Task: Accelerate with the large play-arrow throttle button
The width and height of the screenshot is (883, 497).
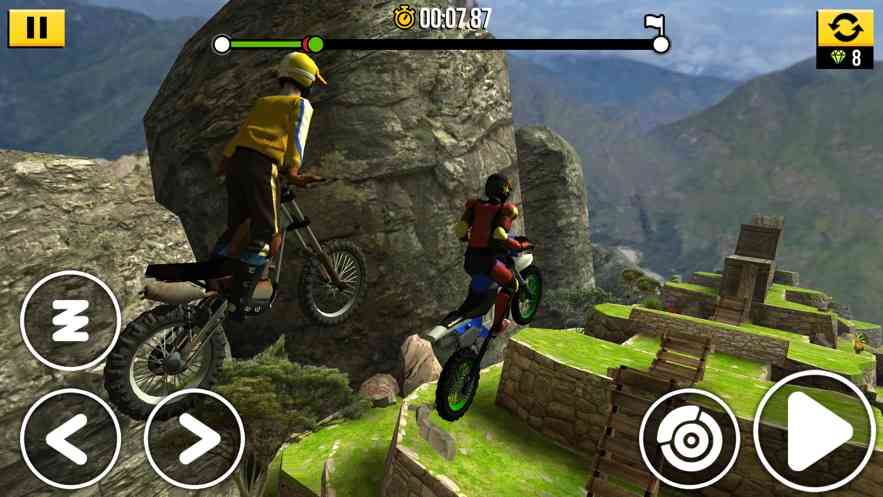Action: 814,432
